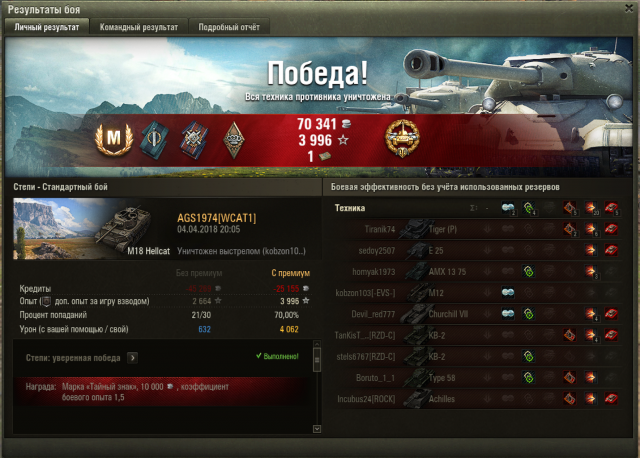Sort by the Техника column header
The height and width of the screenshot is (458, 640).
coord(350,208)
